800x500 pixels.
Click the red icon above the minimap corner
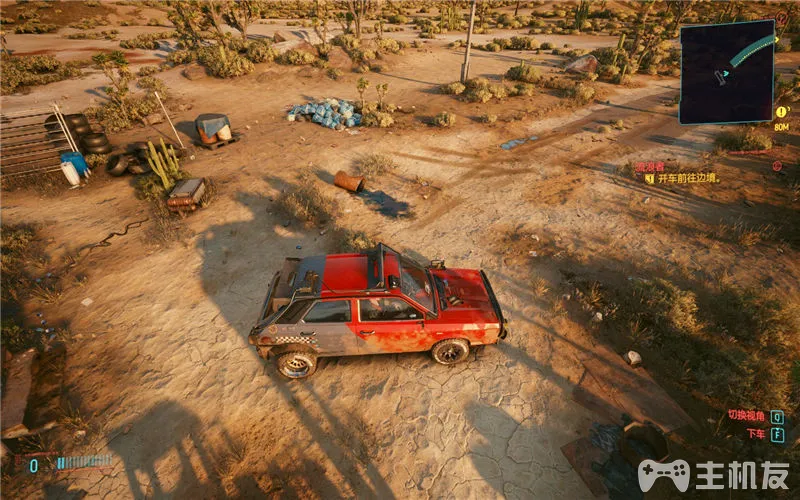pos(782,17)
